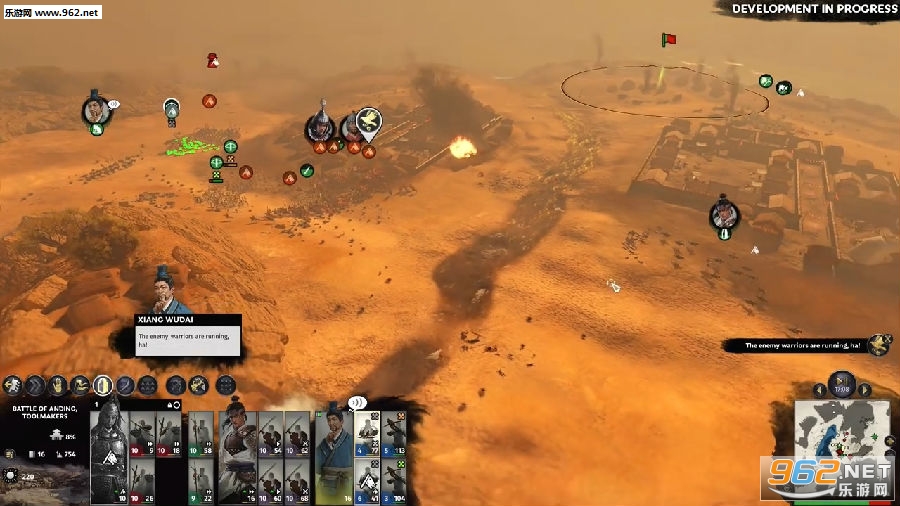Select the helmeted general's battlefield marker
Screen dimensions: 900x506
pyautogui.click(x=321, y=126)
